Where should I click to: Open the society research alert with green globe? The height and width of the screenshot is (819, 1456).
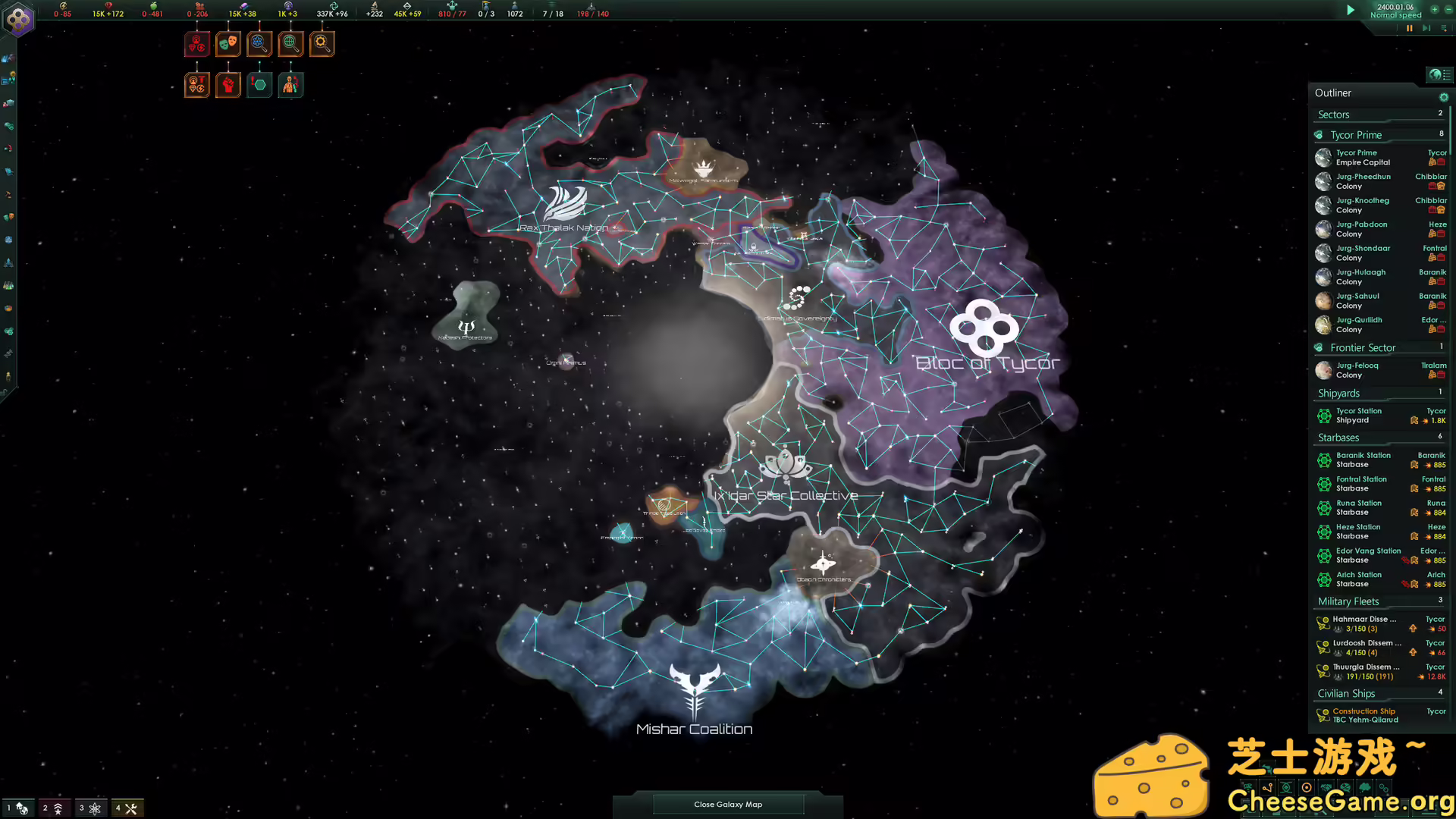click(x=290, y=43)
